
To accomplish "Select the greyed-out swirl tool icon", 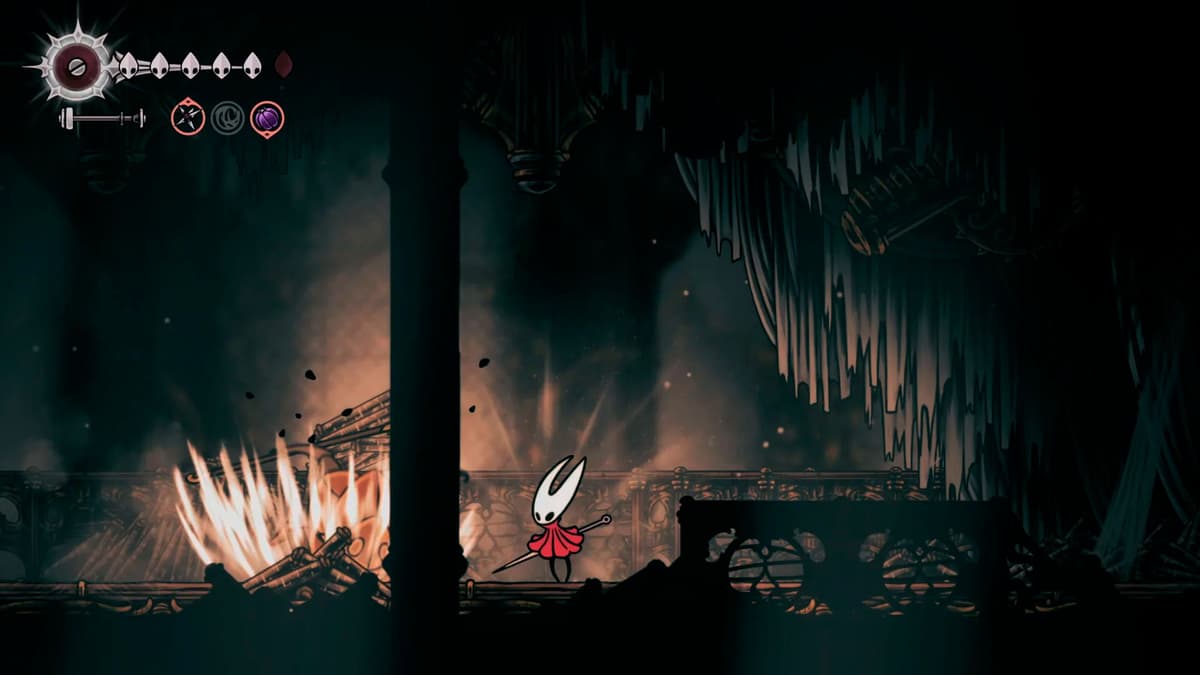I will tap(227, 118).
